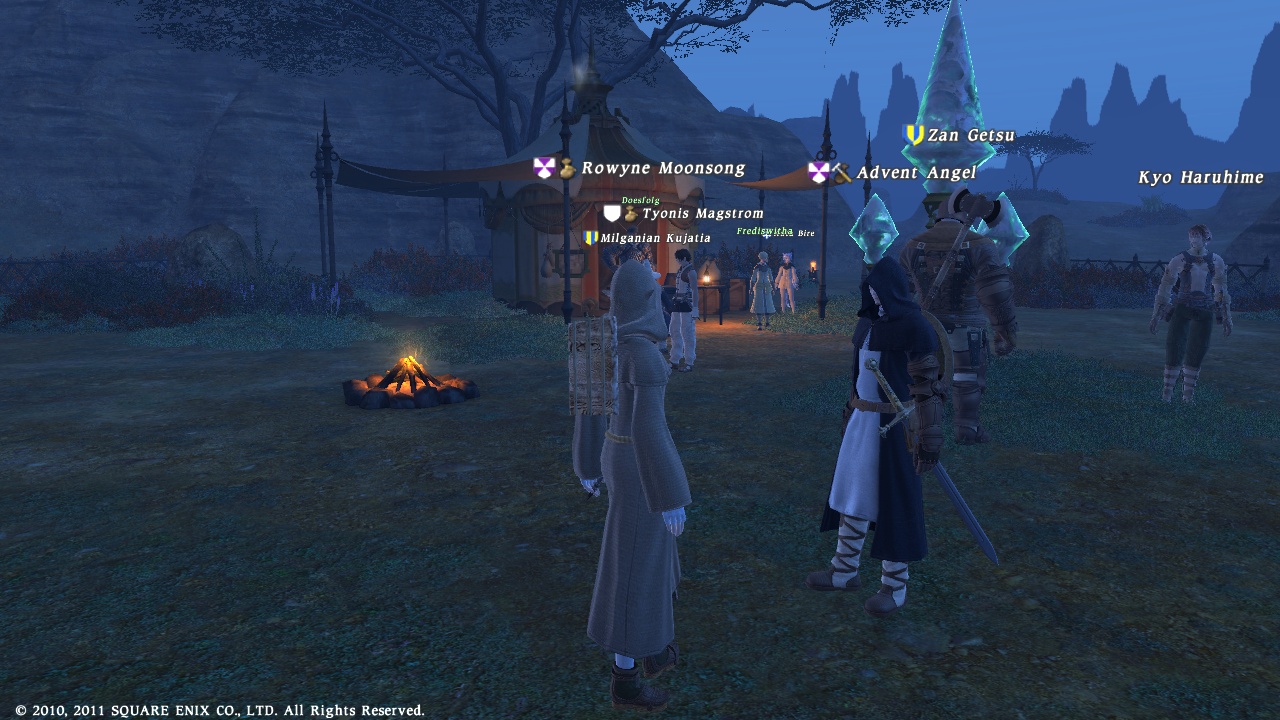Choose the Advent Angel nameplate
This screenshot has width=1280, height=720.
[x=915, y=173]
